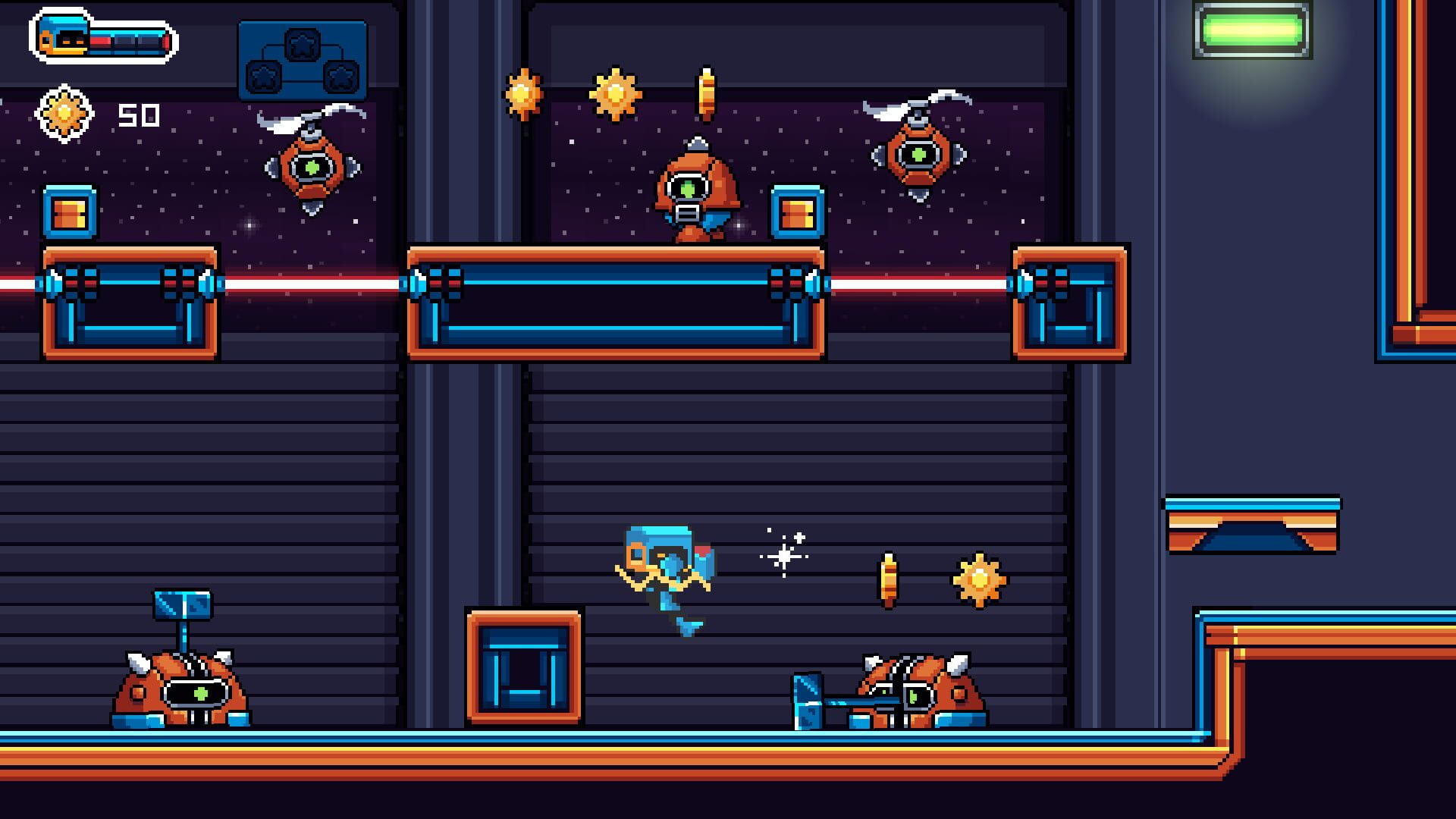This screenshot has height=819, width=1456.
Task: Click the spinning sun coin above the center platform
Action: click(612, 93)
